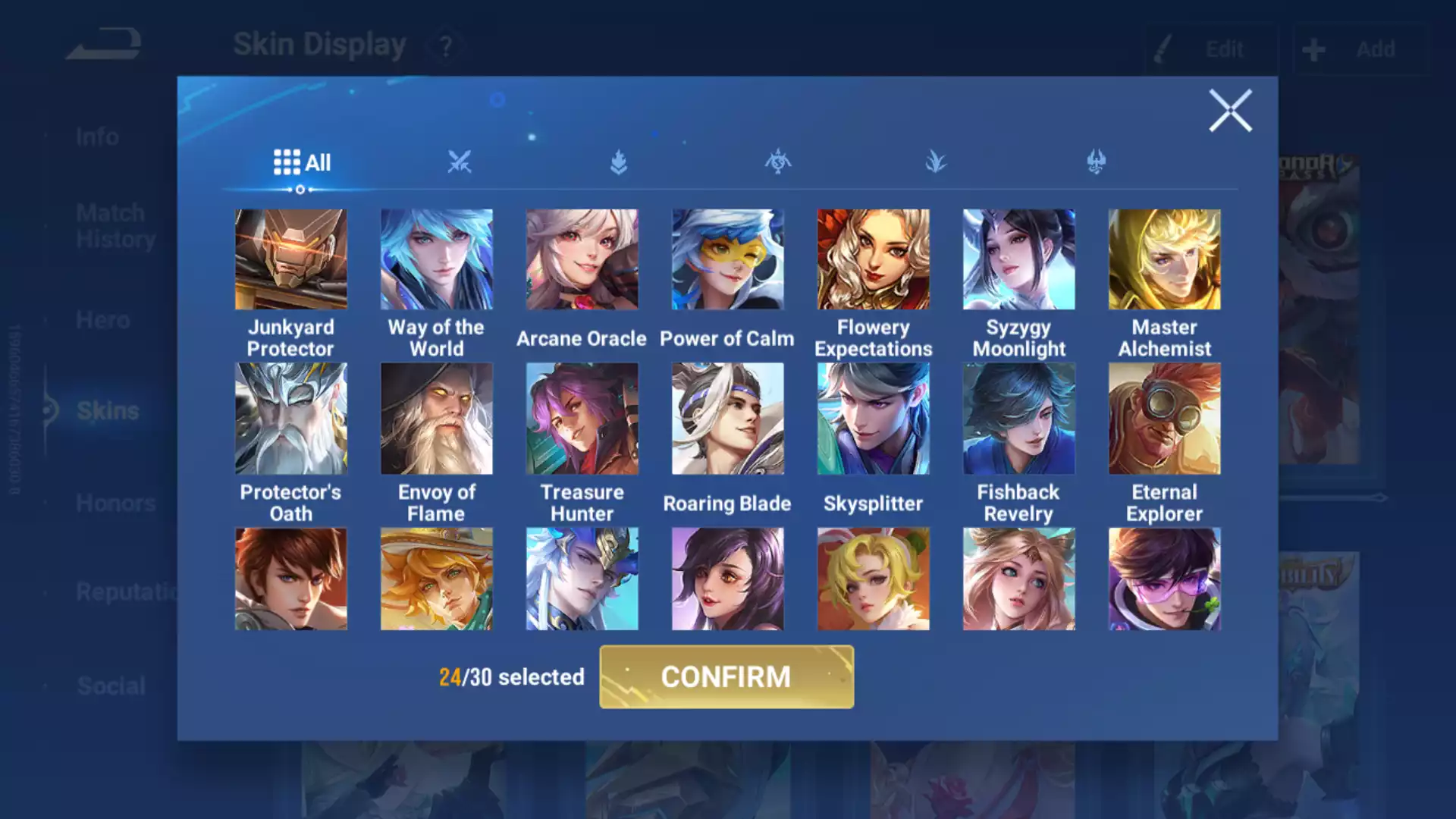Pick the Roaring Blade skin
Image resolution: width=1456 pixels, height=819 pixels.
pos(727,419)
